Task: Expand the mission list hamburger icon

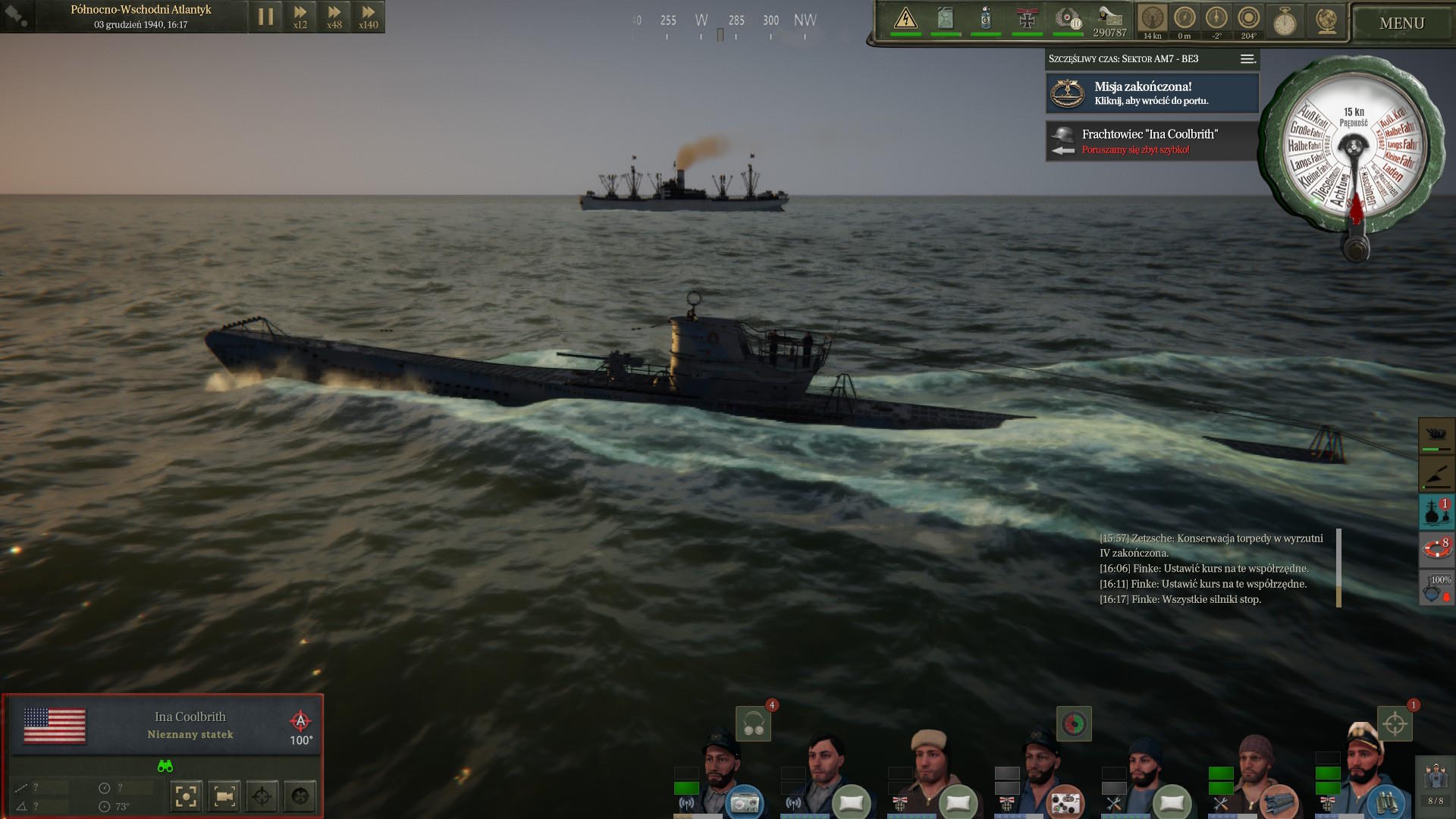Action: click(x=1247, y=59)
